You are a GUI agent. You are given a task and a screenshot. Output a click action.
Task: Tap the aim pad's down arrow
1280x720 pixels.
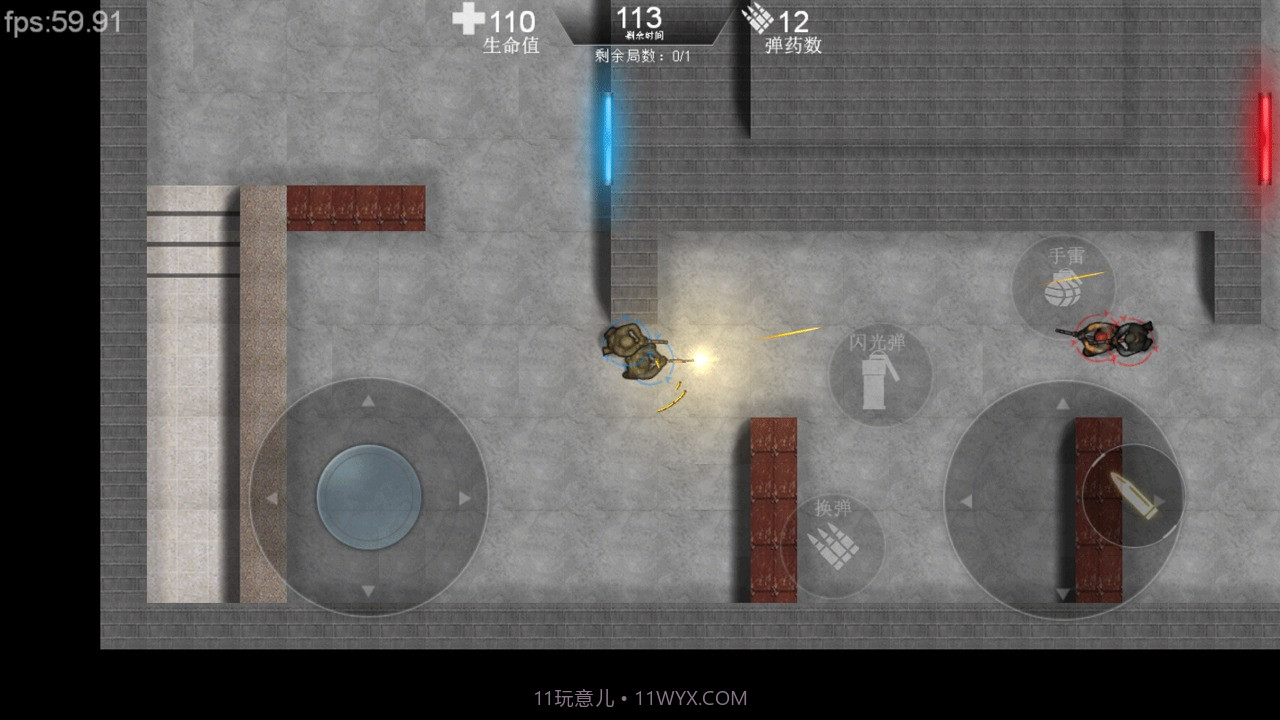point(1063,594)
